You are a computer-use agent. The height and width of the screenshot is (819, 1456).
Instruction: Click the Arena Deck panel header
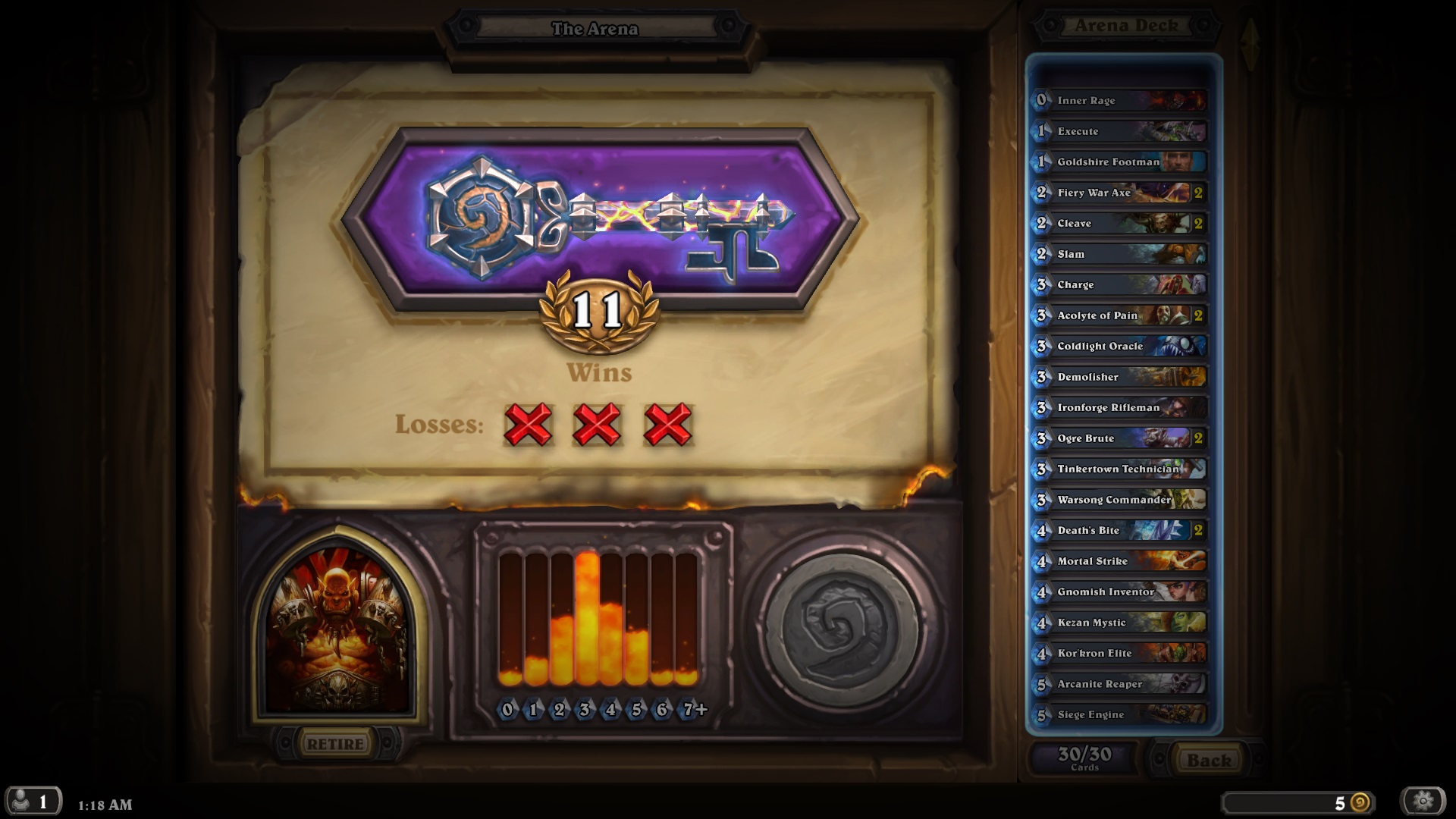click(1122, 24)
